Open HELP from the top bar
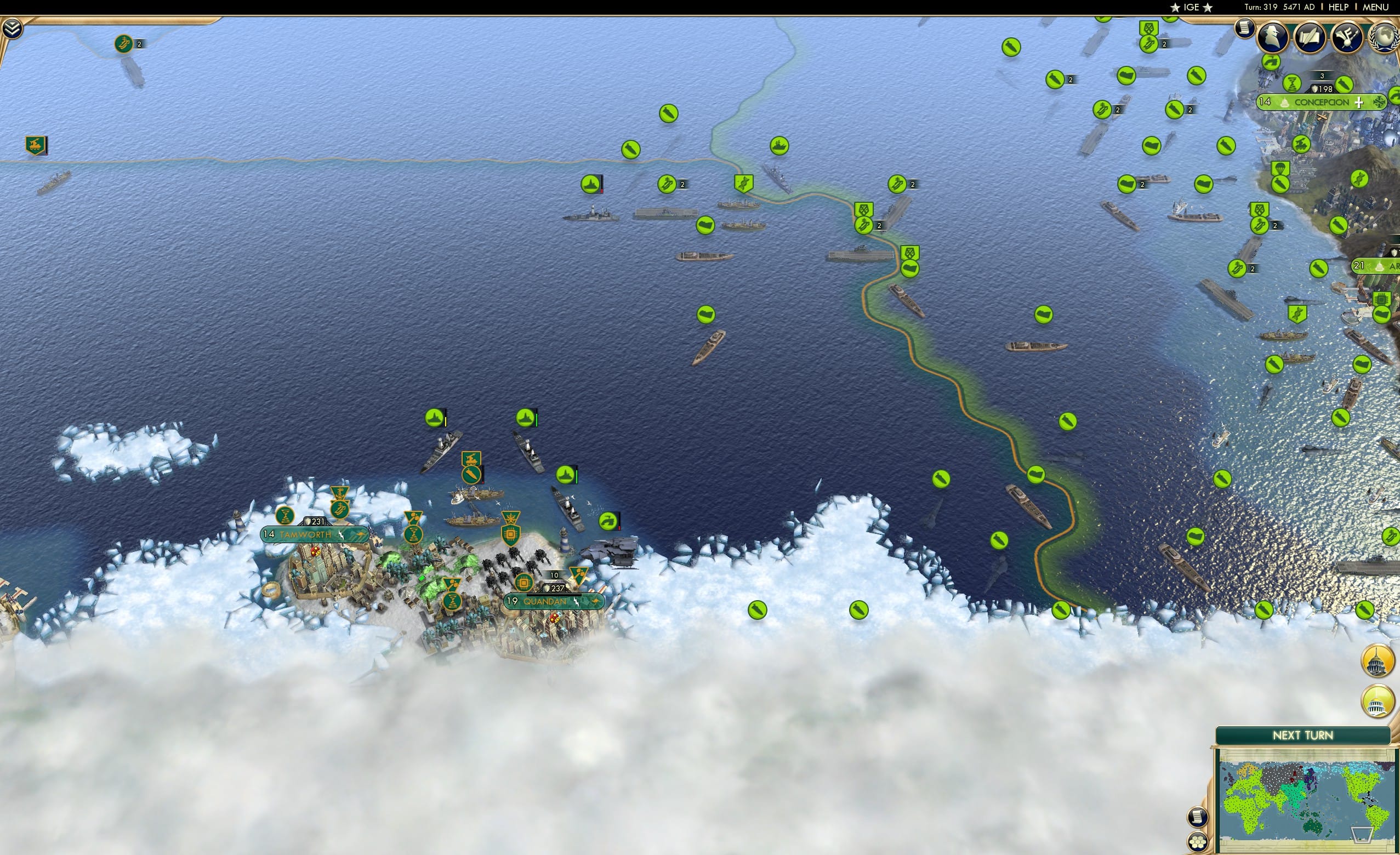 1339,7
